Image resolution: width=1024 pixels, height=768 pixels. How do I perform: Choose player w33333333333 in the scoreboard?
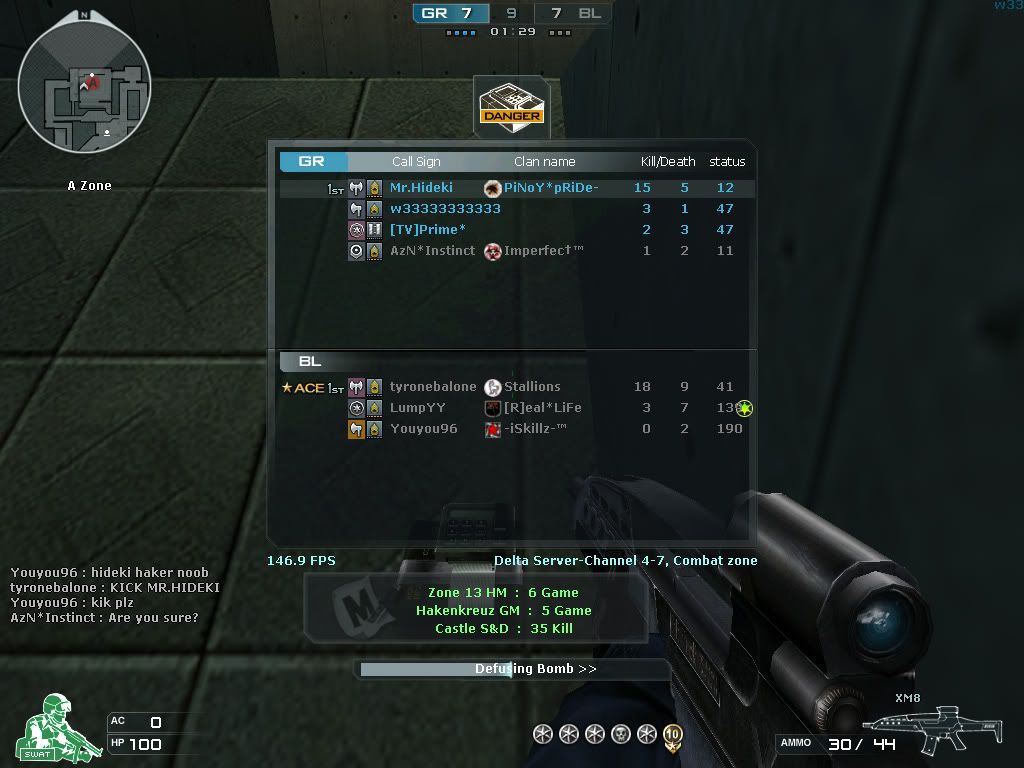445,209
